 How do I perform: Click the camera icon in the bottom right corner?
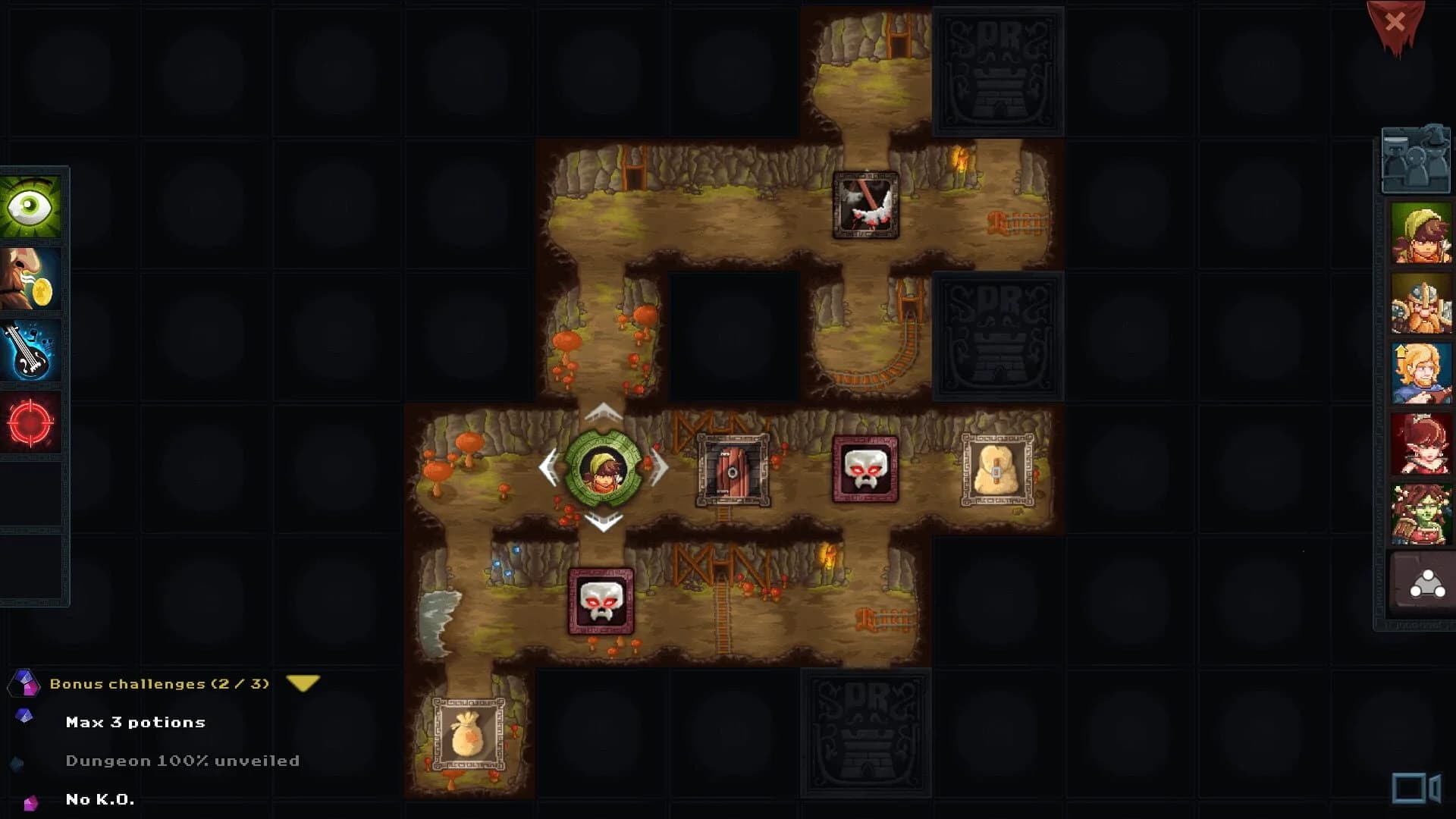(x=1415, y=789)
